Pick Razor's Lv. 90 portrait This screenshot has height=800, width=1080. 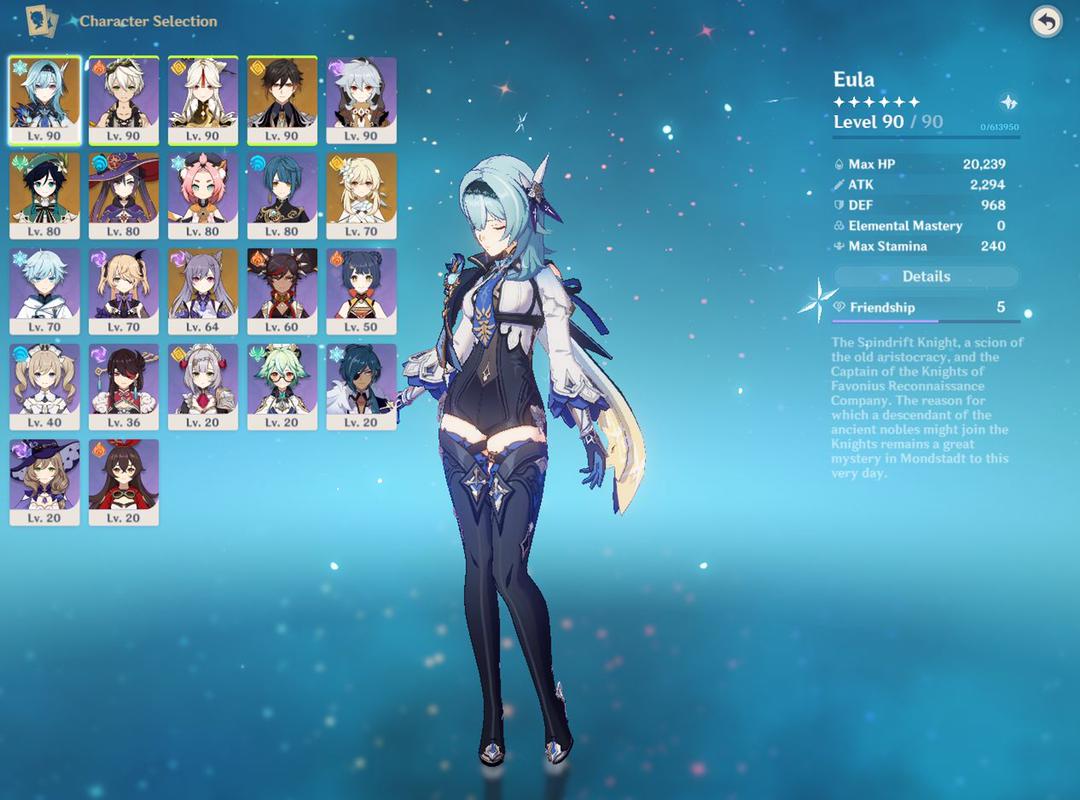(361, 98)
